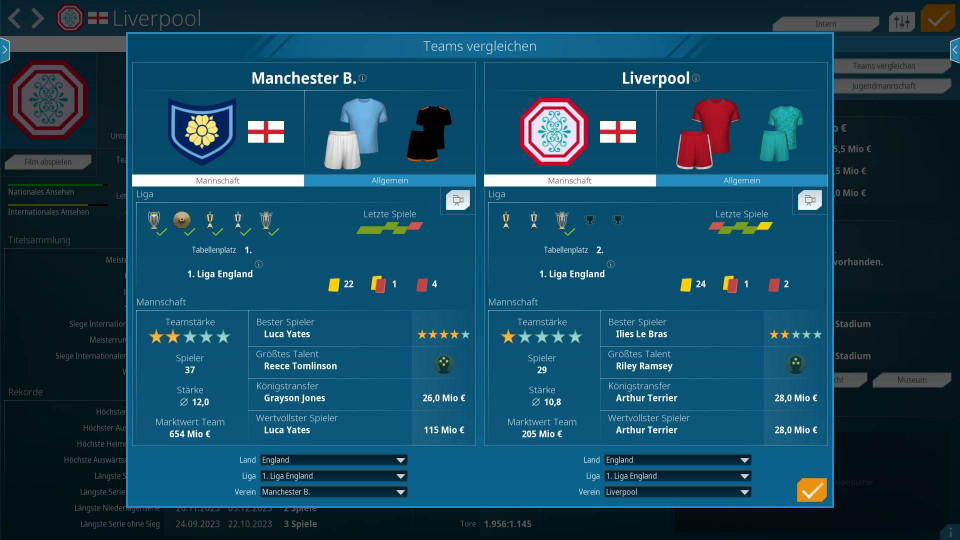Click the info icon next to Manchester B.
The image size is (960, 540).
click(x=363, y=79)
